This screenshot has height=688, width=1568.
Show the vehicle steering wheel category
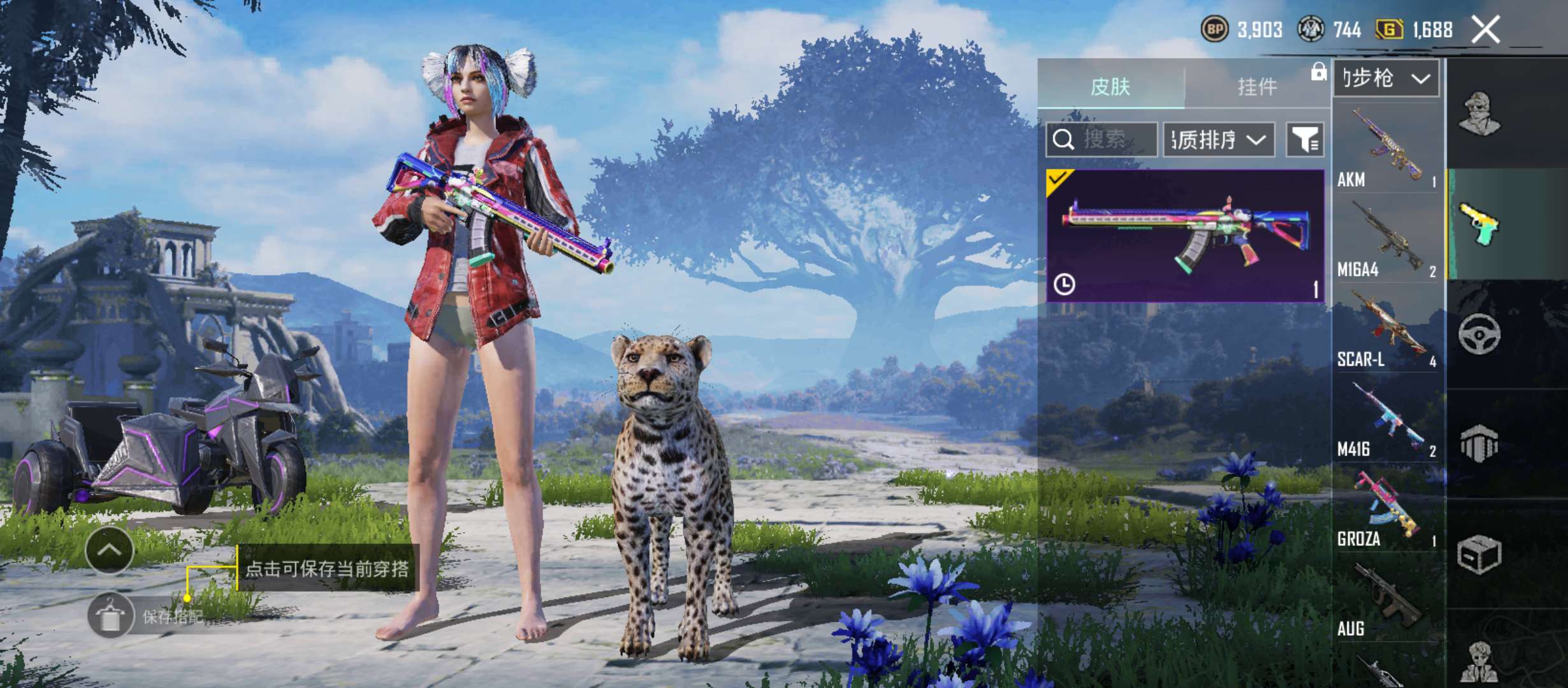point(1480,334)
